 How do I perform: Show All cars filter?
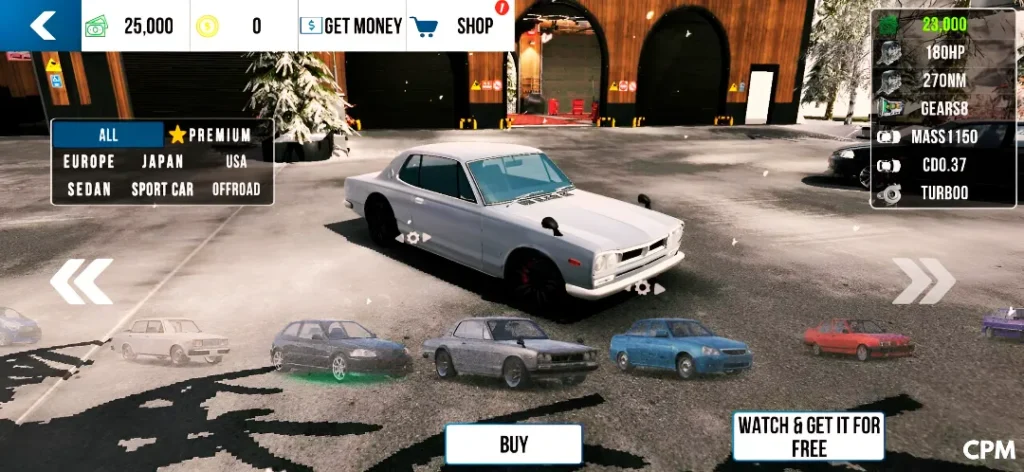pos(108,135)
